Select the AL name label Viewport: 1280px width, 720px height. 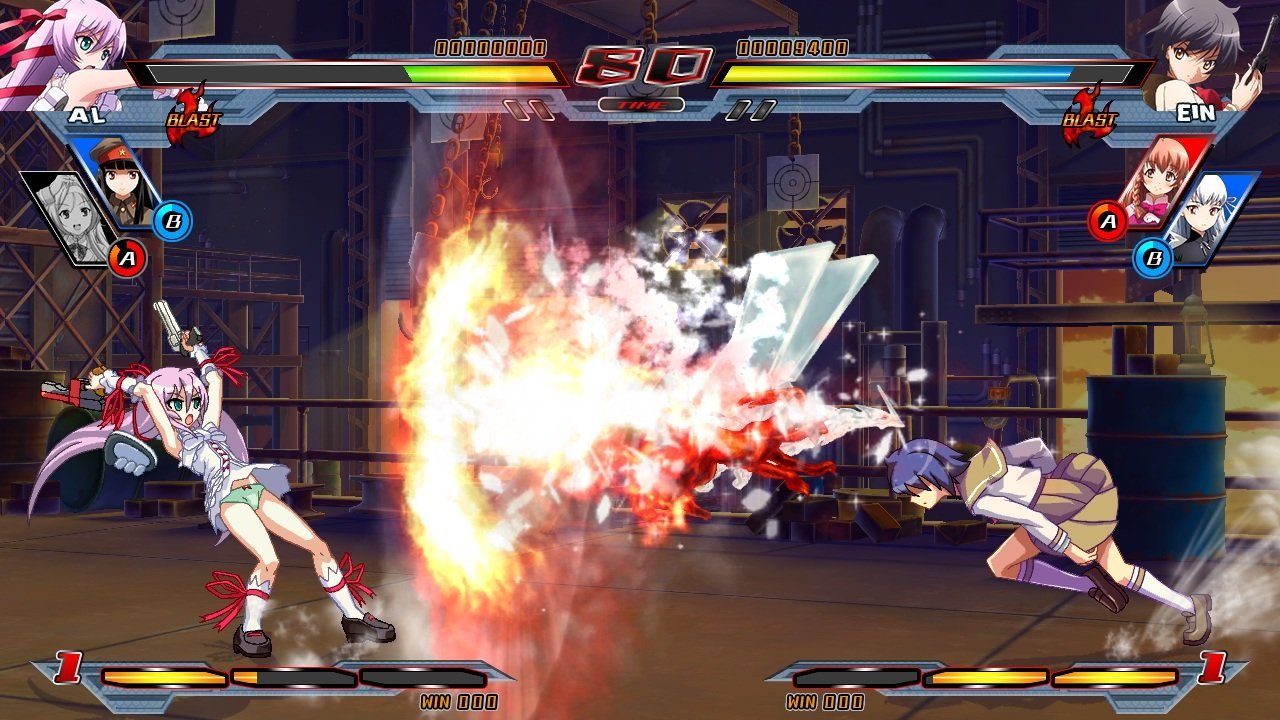(x=86, y=113)
